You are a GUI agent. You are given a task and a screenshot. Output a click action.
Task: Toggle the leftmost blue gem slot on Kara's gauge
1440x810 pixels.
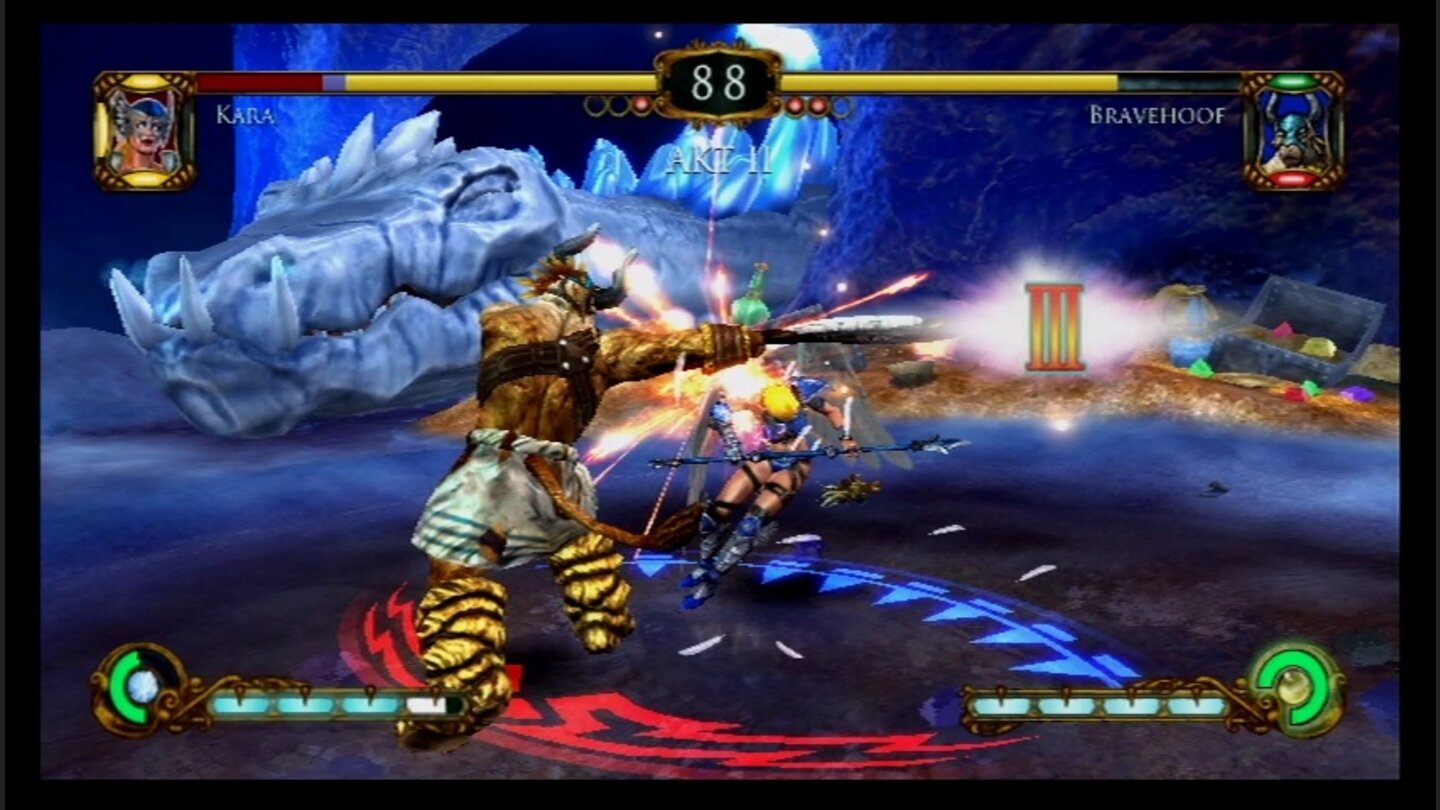click(240, 703)
